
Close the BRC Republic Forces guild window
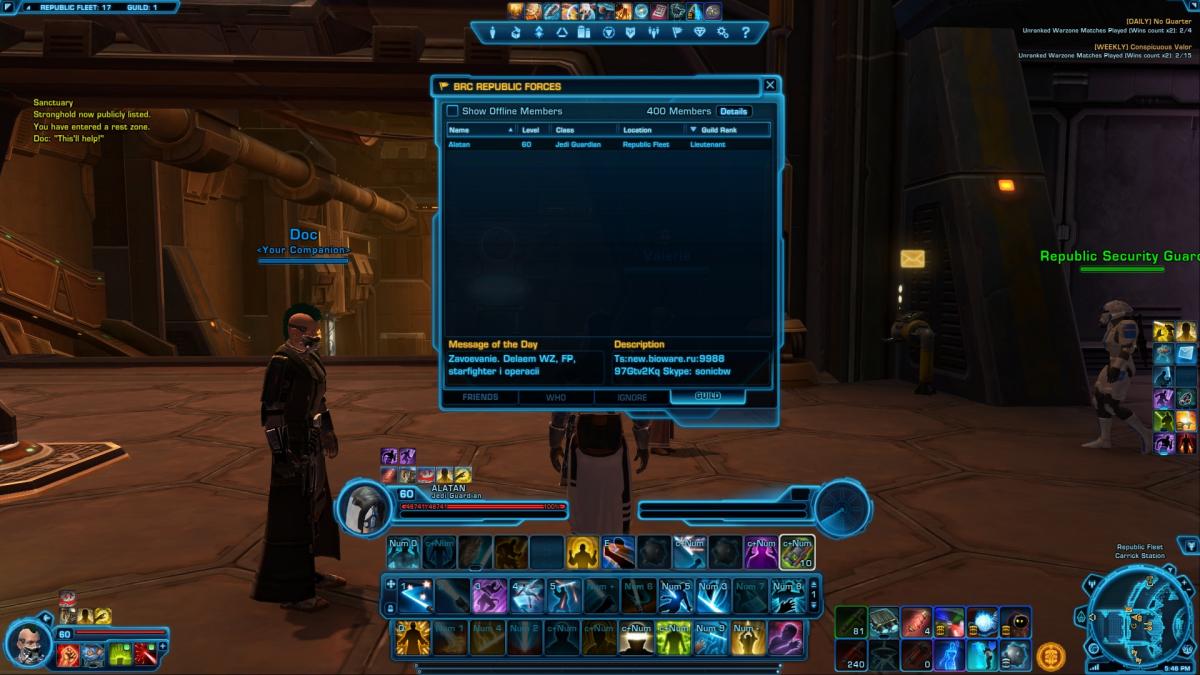point(769,86)
